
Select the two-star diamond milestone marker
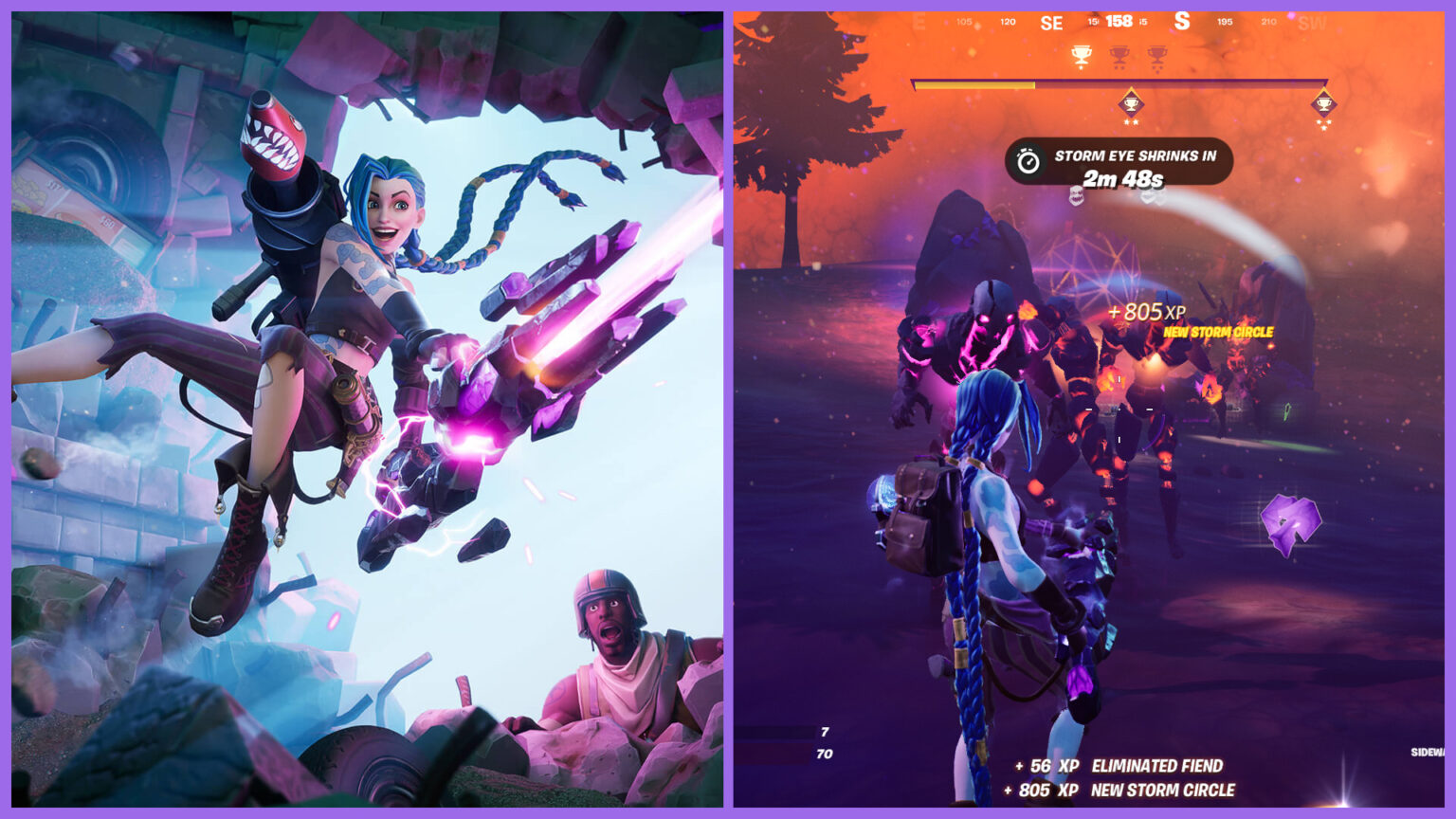(x=1131, y=103)
